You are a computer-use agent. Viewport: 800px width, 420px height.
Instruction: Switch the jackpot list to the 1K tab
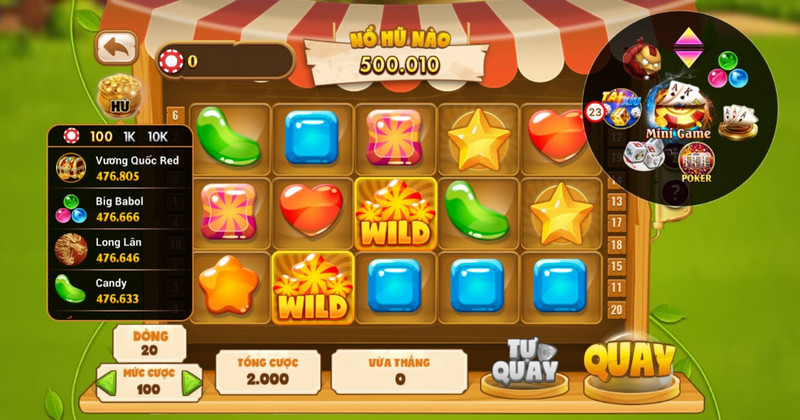pyautogui.click(x=130, y=136)
